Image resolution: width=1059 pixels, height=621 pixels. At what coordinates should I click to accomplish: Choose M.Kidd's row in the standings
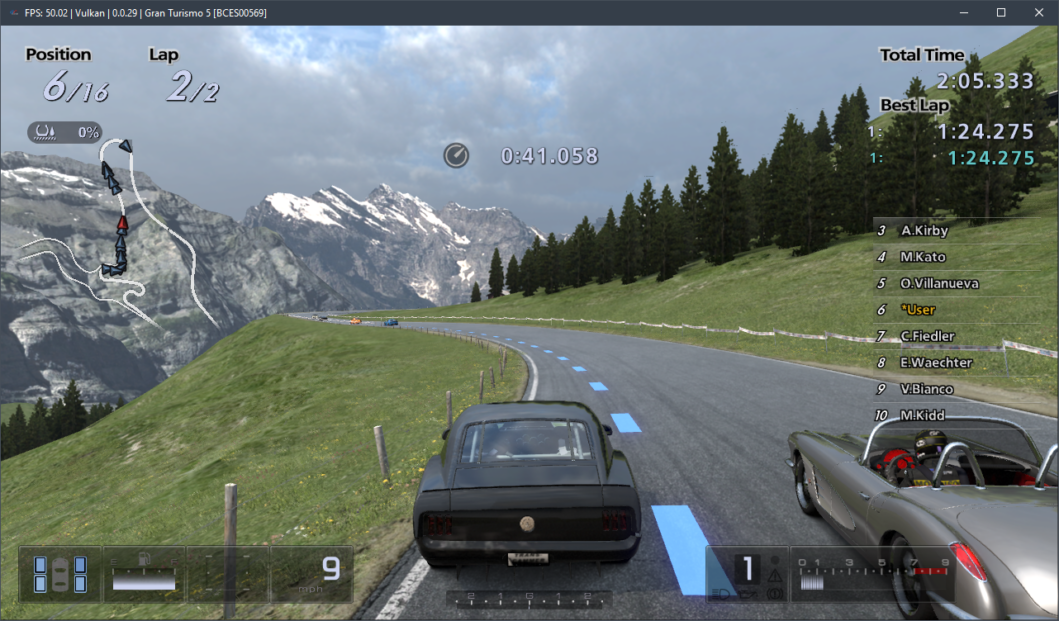click(922, 415)
